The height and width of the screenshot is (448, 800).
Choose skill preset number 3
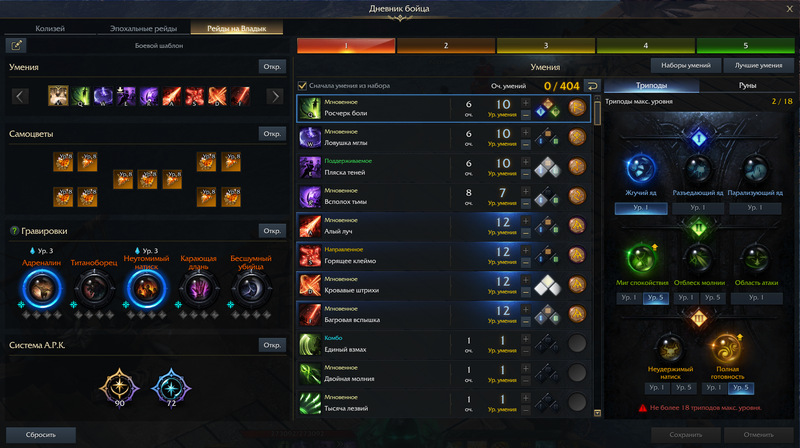pyautogui.click(x=545, y=45)
